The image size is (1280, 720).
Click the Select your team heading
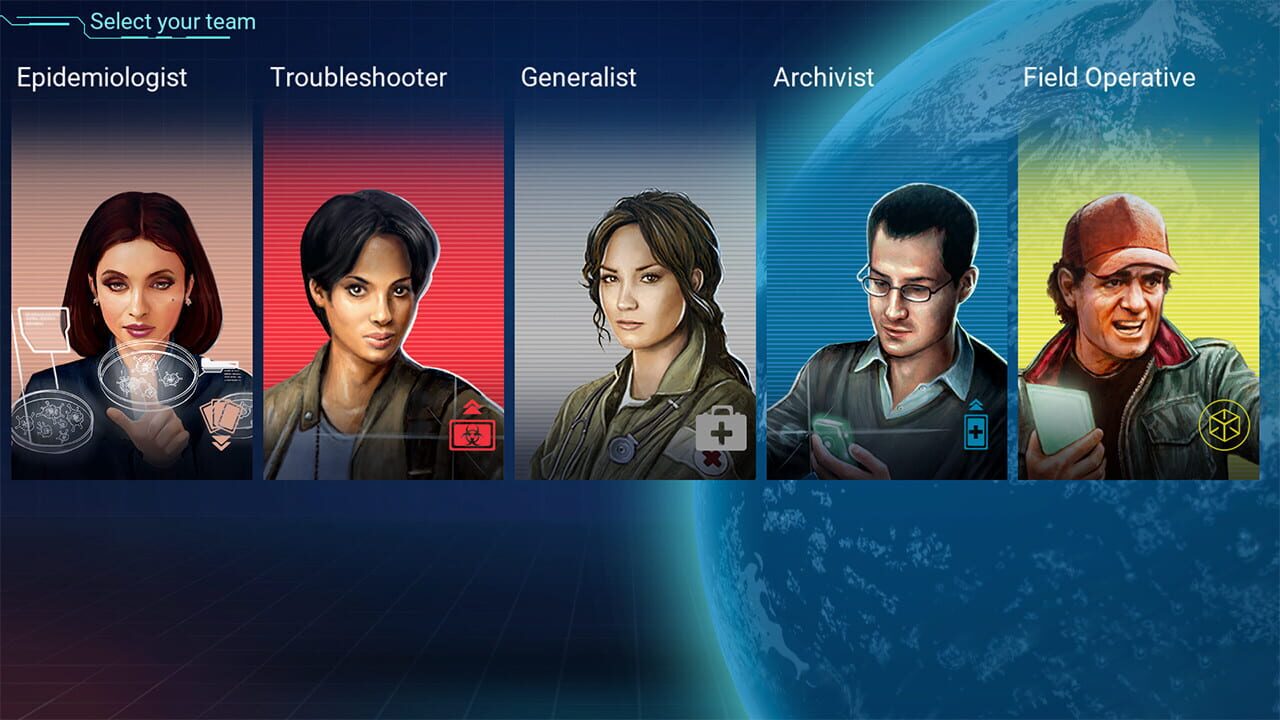click(x=171, y=21)
